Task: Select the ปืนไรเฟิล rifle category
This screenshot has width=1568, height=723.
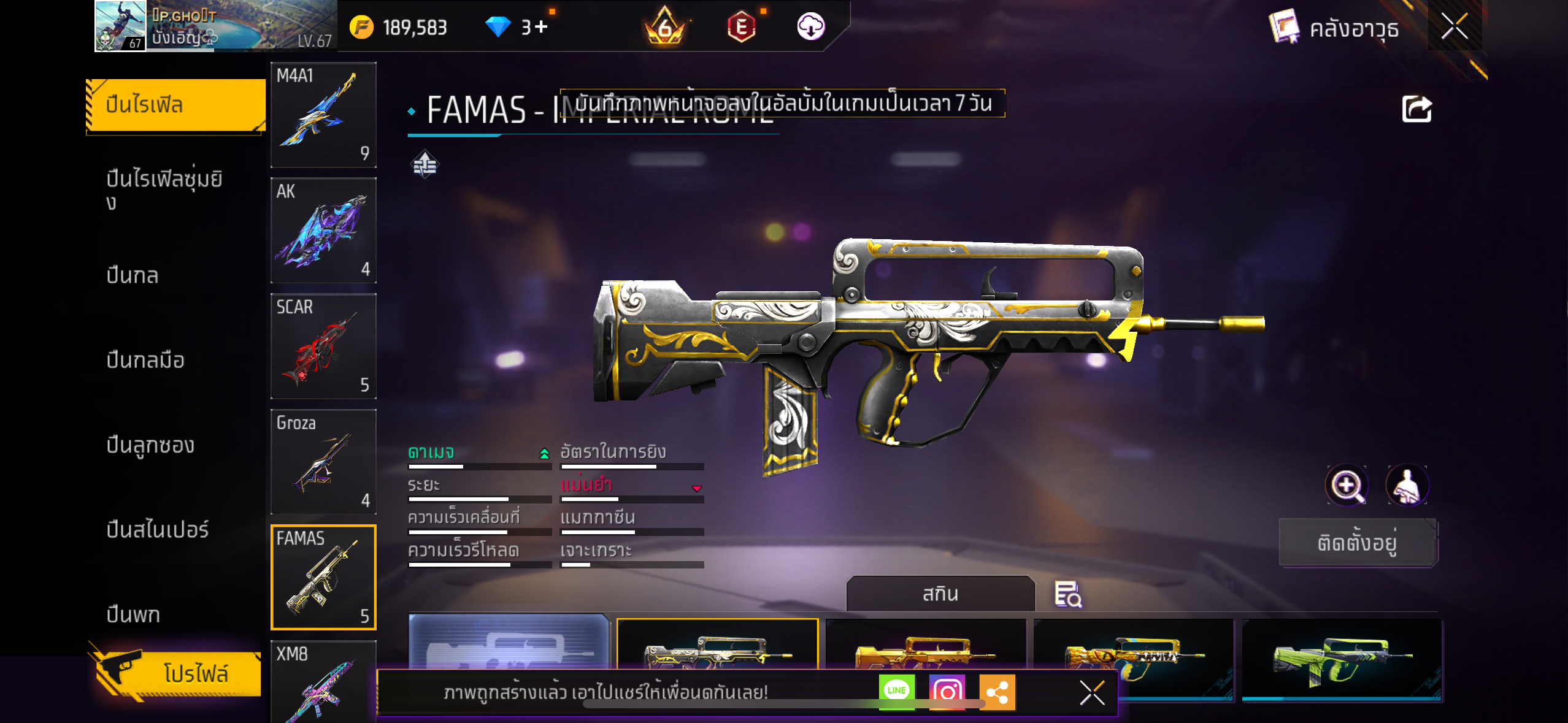Action: tap(175, 105)
